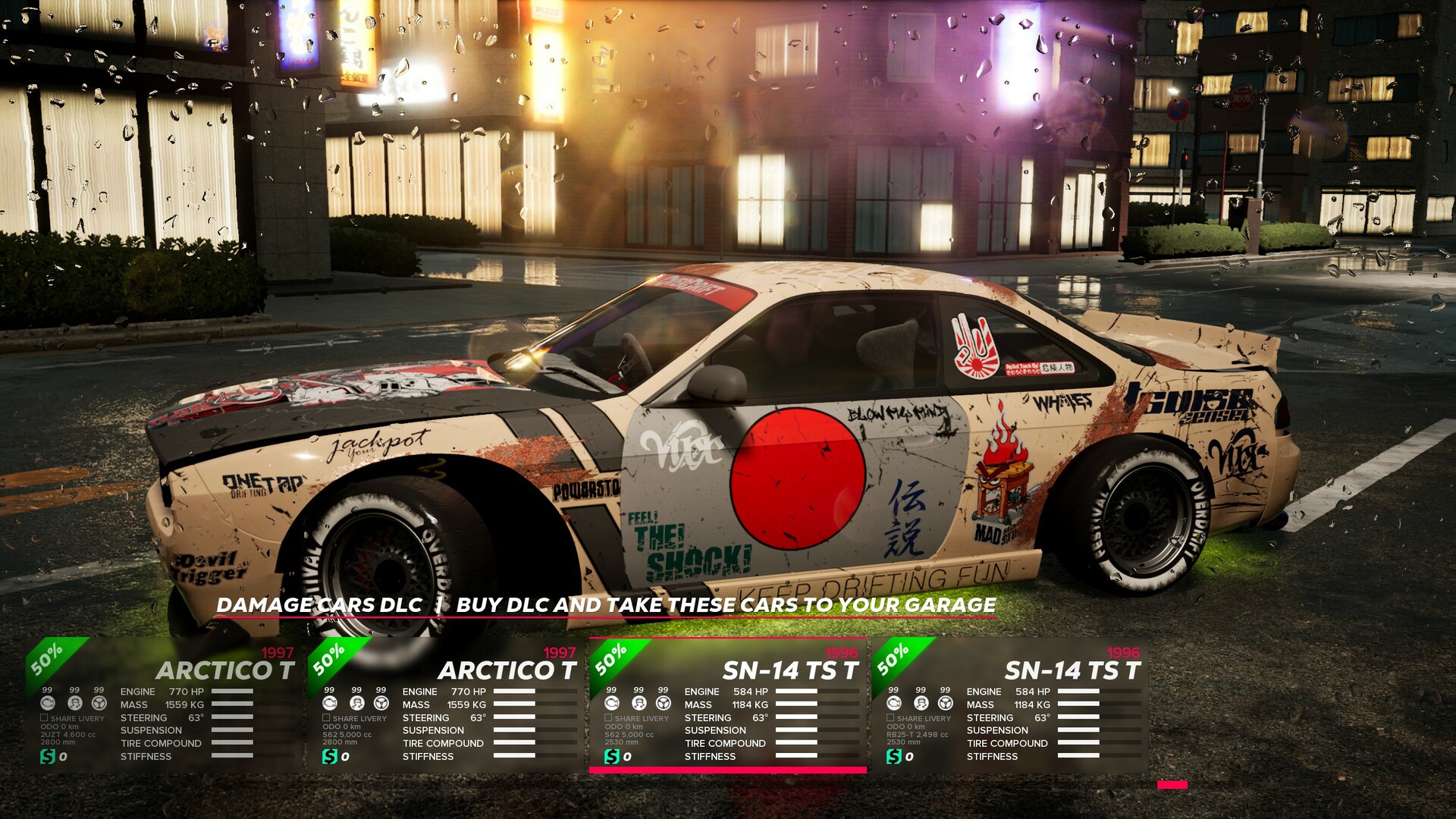Click the engine icon on the first Arctico T card

click(48, 703)
